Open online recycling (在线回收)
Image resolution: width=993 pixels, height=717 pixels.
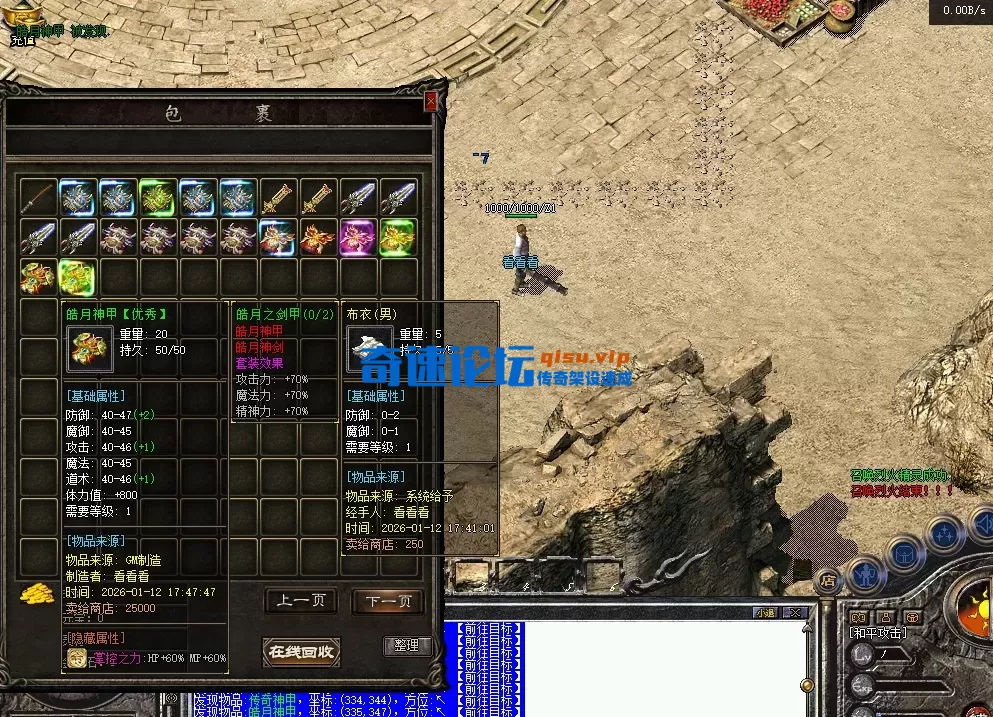(300, 652)
